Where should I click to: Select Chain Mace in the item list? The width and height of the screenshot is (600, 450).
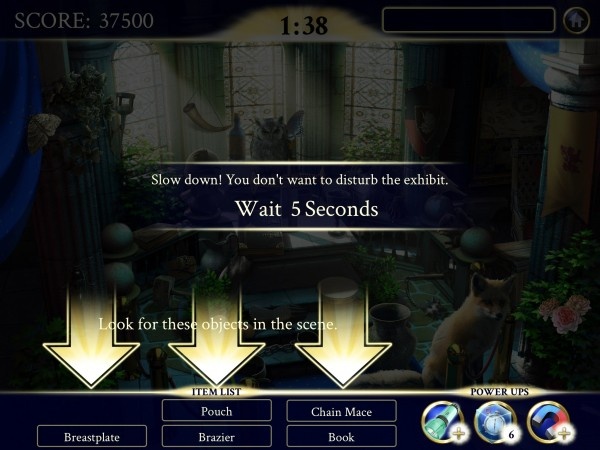click(342, 411)
